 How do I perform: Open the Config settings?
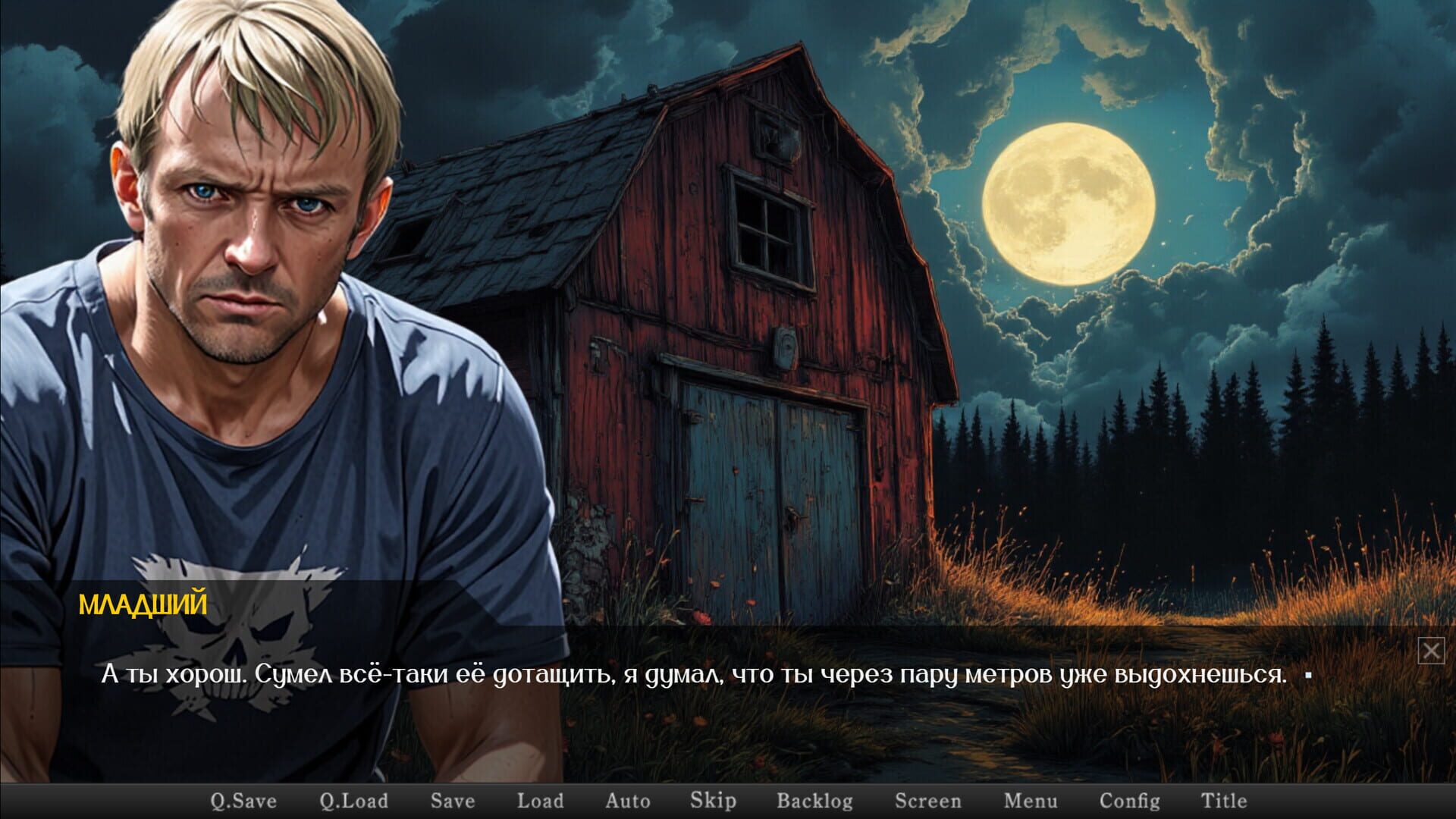pos(1130,800)
